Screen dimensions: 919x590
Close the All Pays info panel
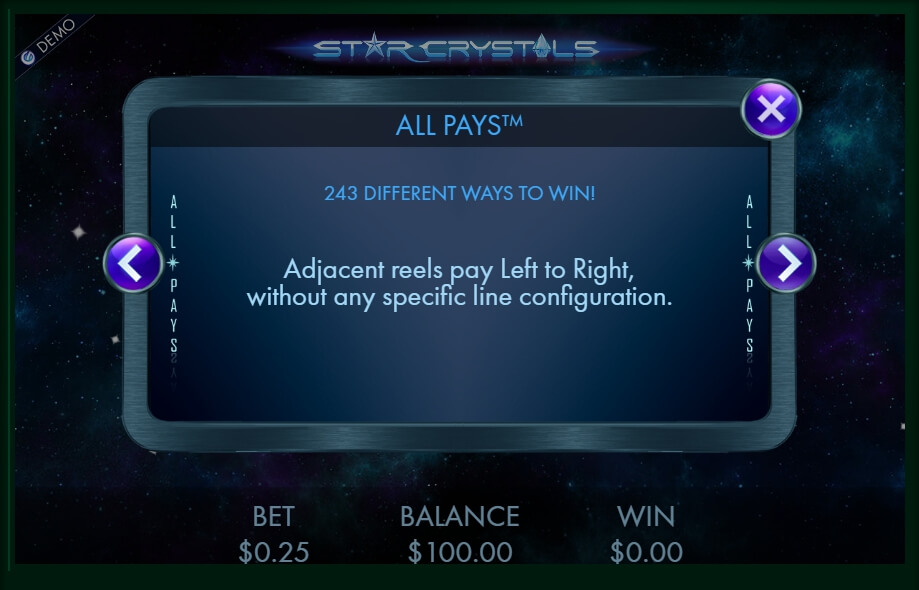770,109
